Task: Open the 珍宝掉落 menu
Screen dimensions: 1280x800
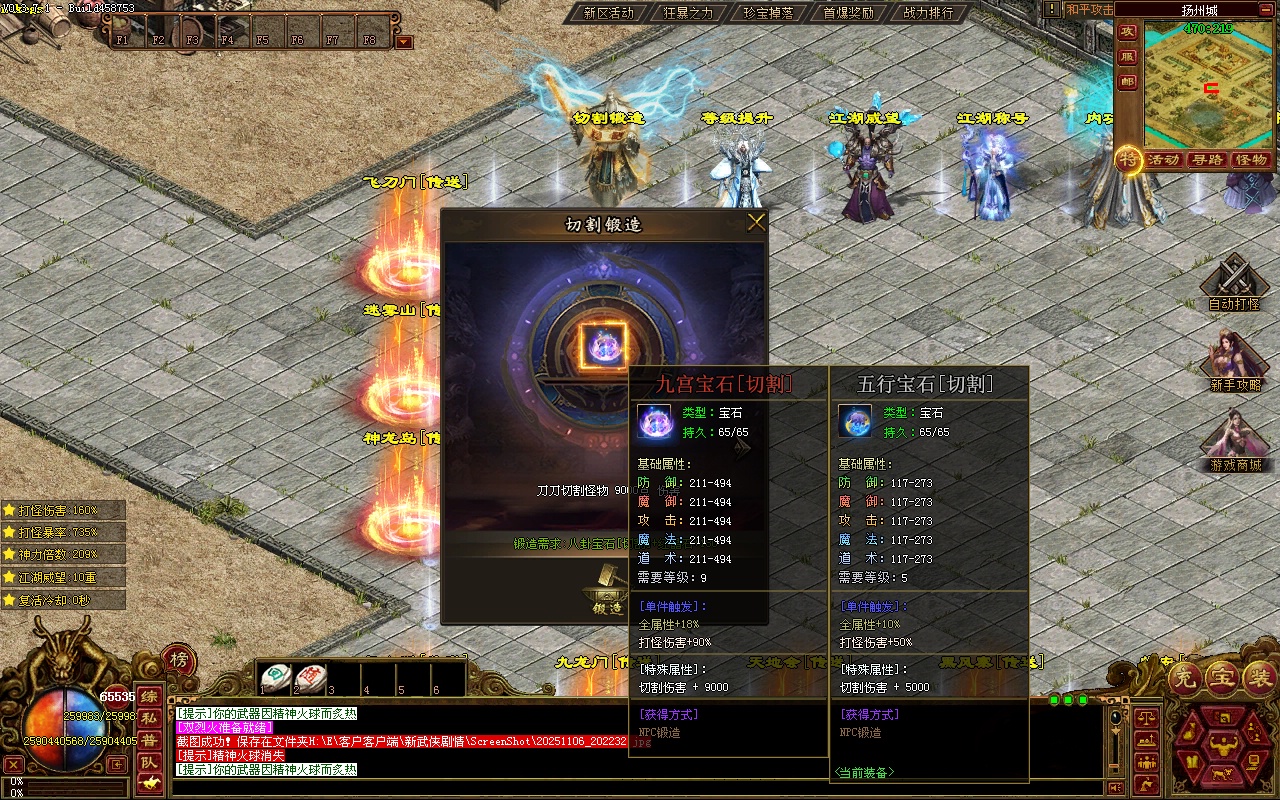Action: tap(768, 13)
